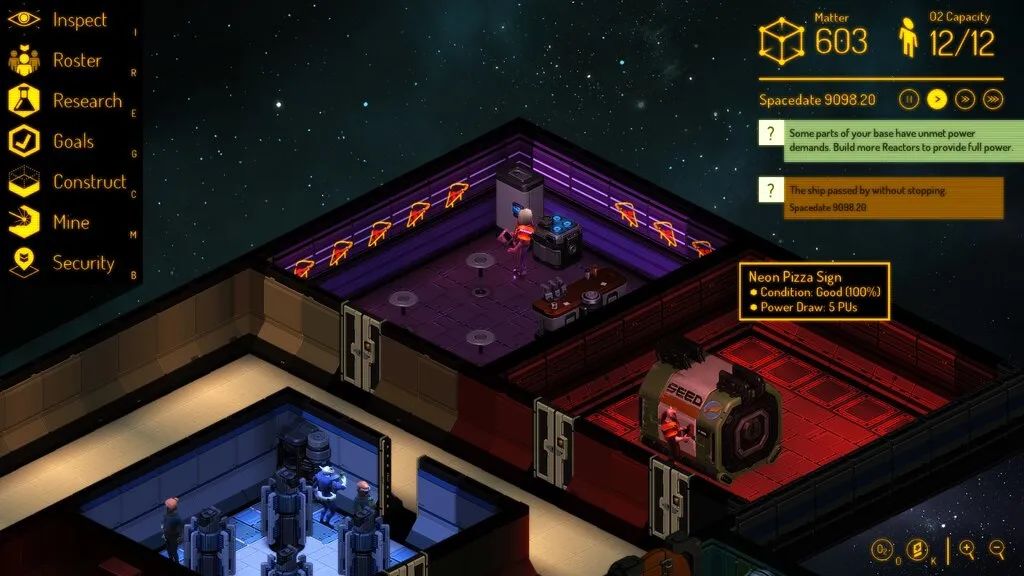This screenshot has width=1024, height=576.
Task: Open the unmet power demands alert
Action: tap(890, 140)
